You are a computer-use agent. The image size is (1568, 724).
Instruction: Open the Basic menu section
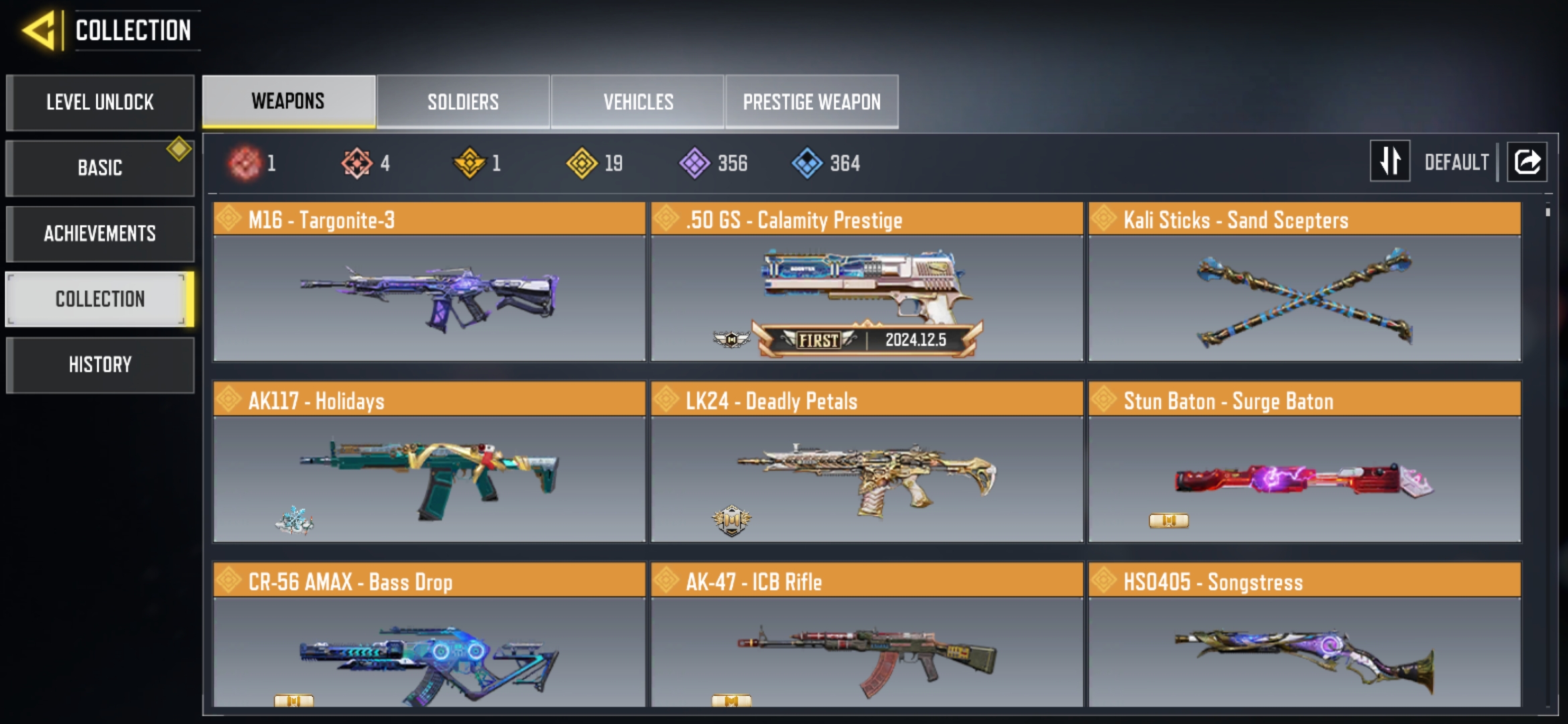(100, 168)
